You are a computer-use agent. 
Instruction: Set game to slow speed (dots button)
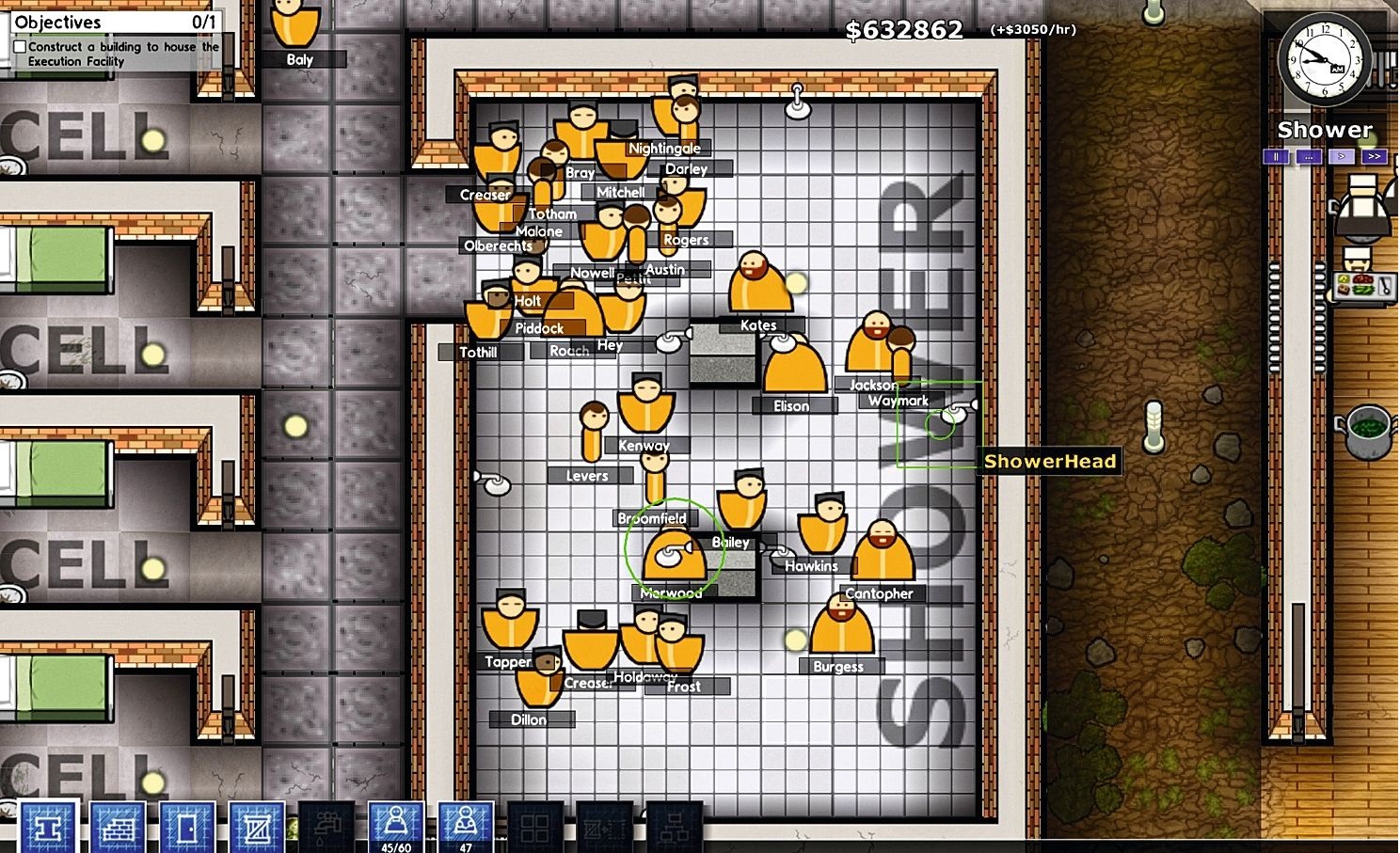(1309, 157)
